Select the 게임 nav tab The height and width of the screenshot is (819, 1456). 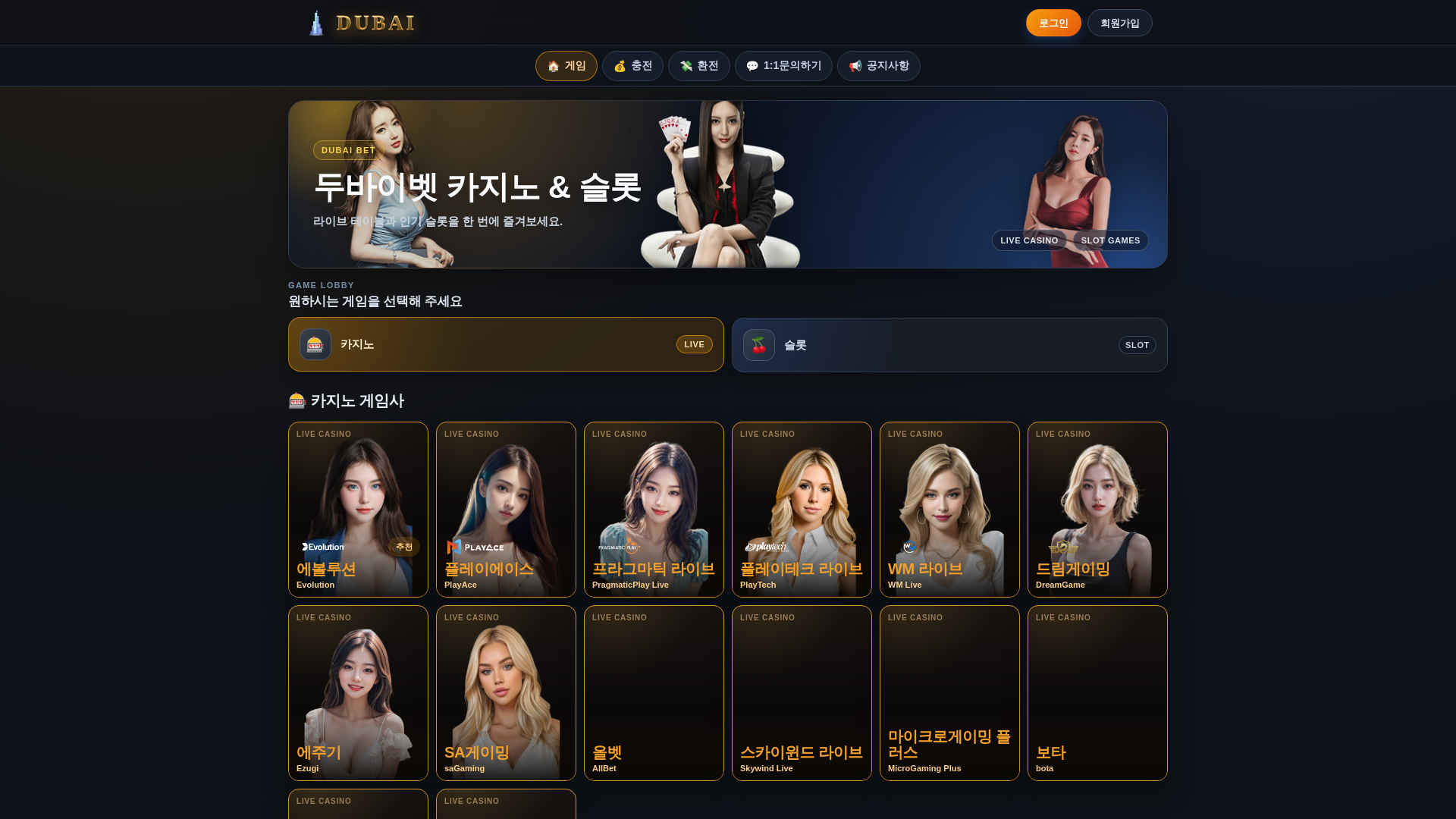(566, 66)
